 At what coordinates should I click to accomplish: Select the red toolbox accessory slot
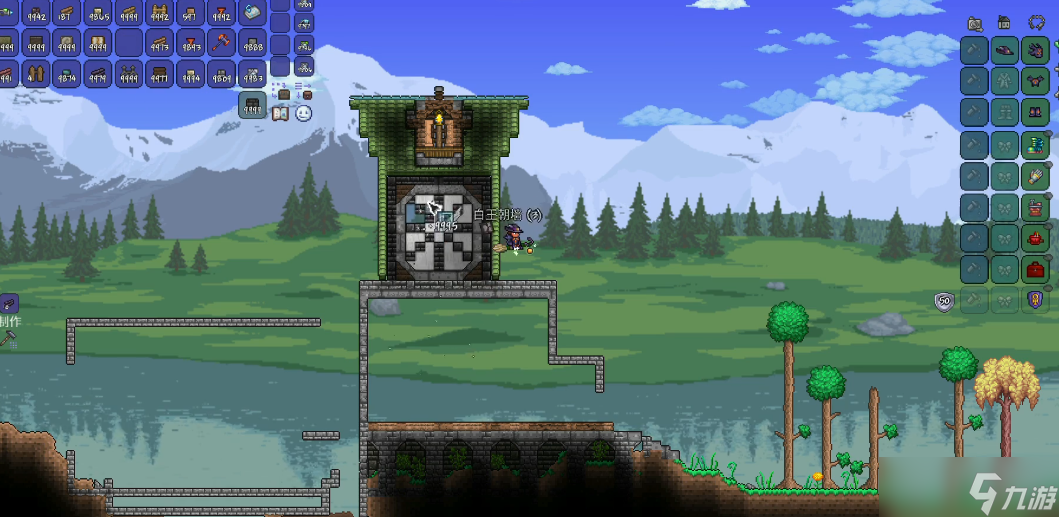[x=1036, y=268]
